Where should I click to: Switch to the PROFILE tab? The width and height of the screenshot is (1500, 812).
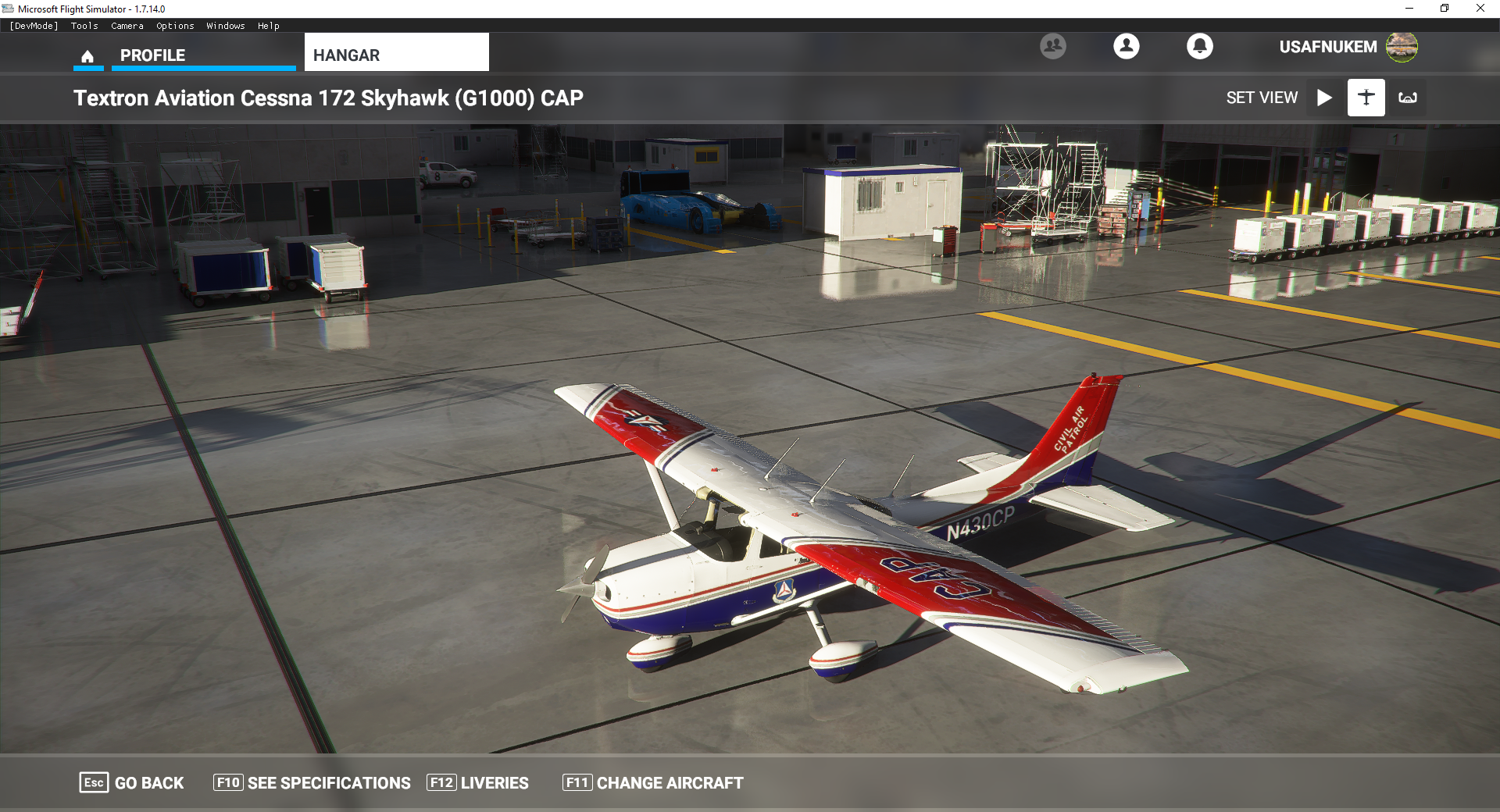[x=153, y=55]
